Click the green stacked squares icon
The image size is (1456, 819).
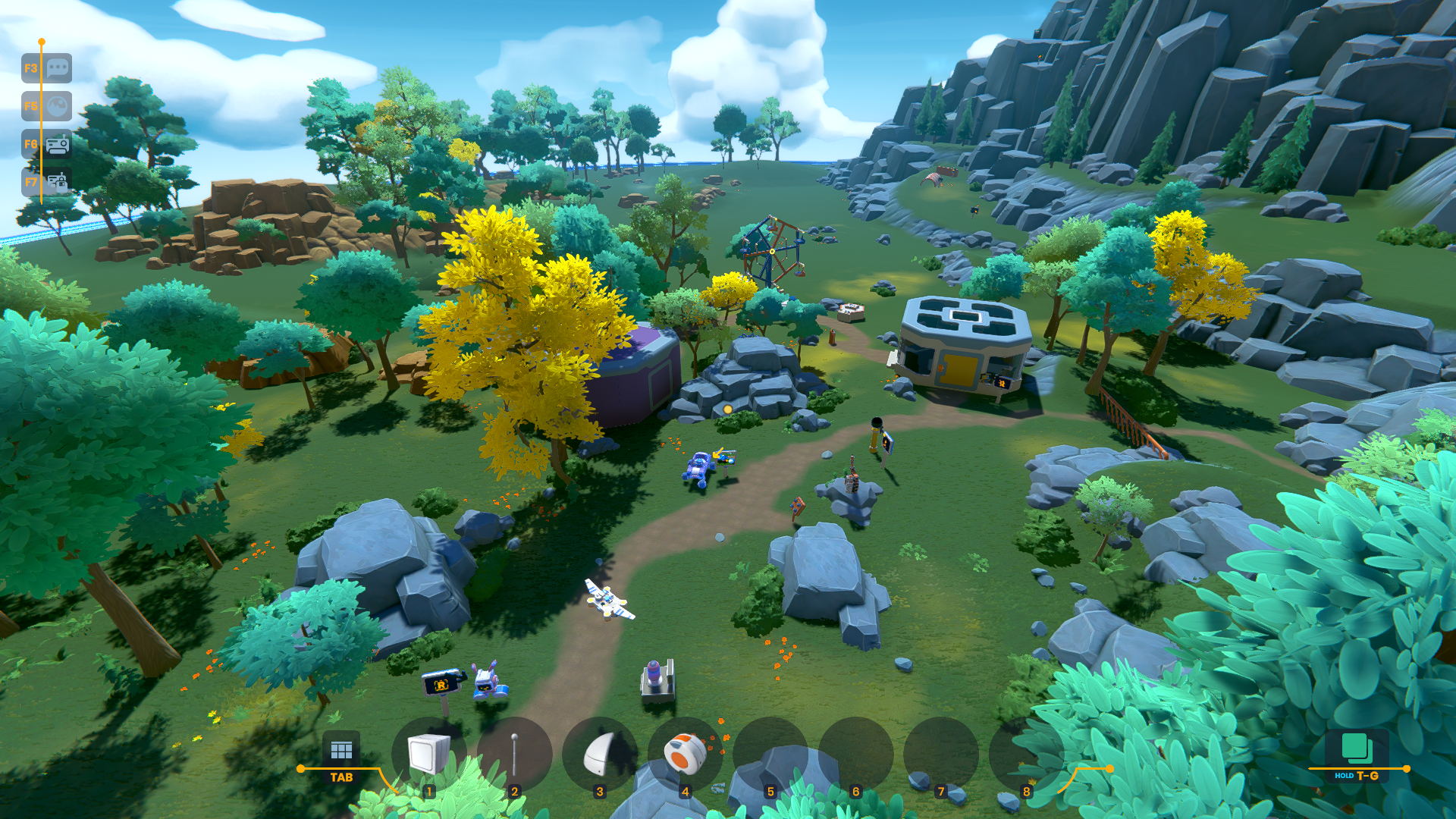(1356, 748)
